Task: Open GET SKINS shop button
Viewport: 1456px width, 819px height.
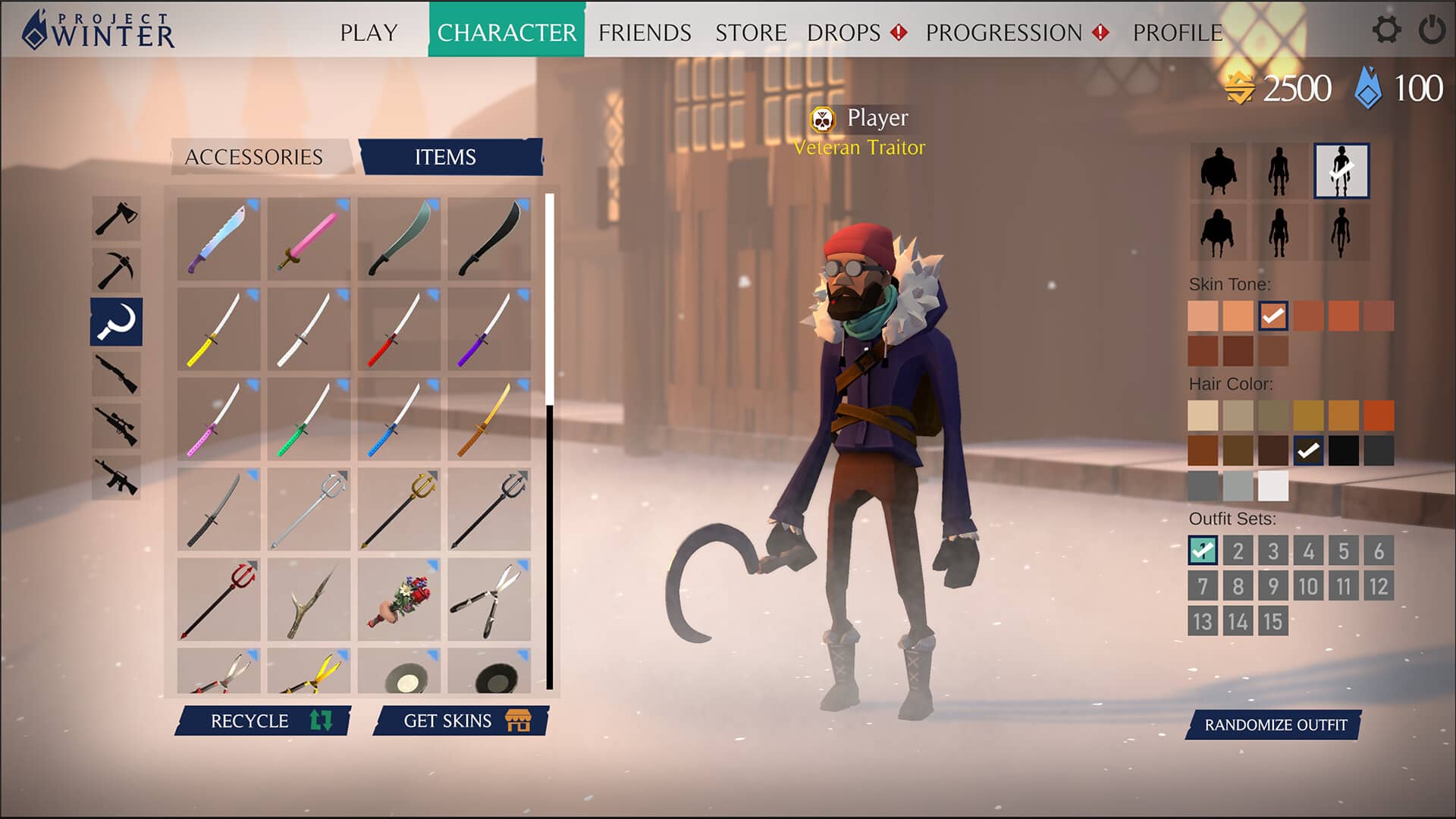Action: (461, 720)
